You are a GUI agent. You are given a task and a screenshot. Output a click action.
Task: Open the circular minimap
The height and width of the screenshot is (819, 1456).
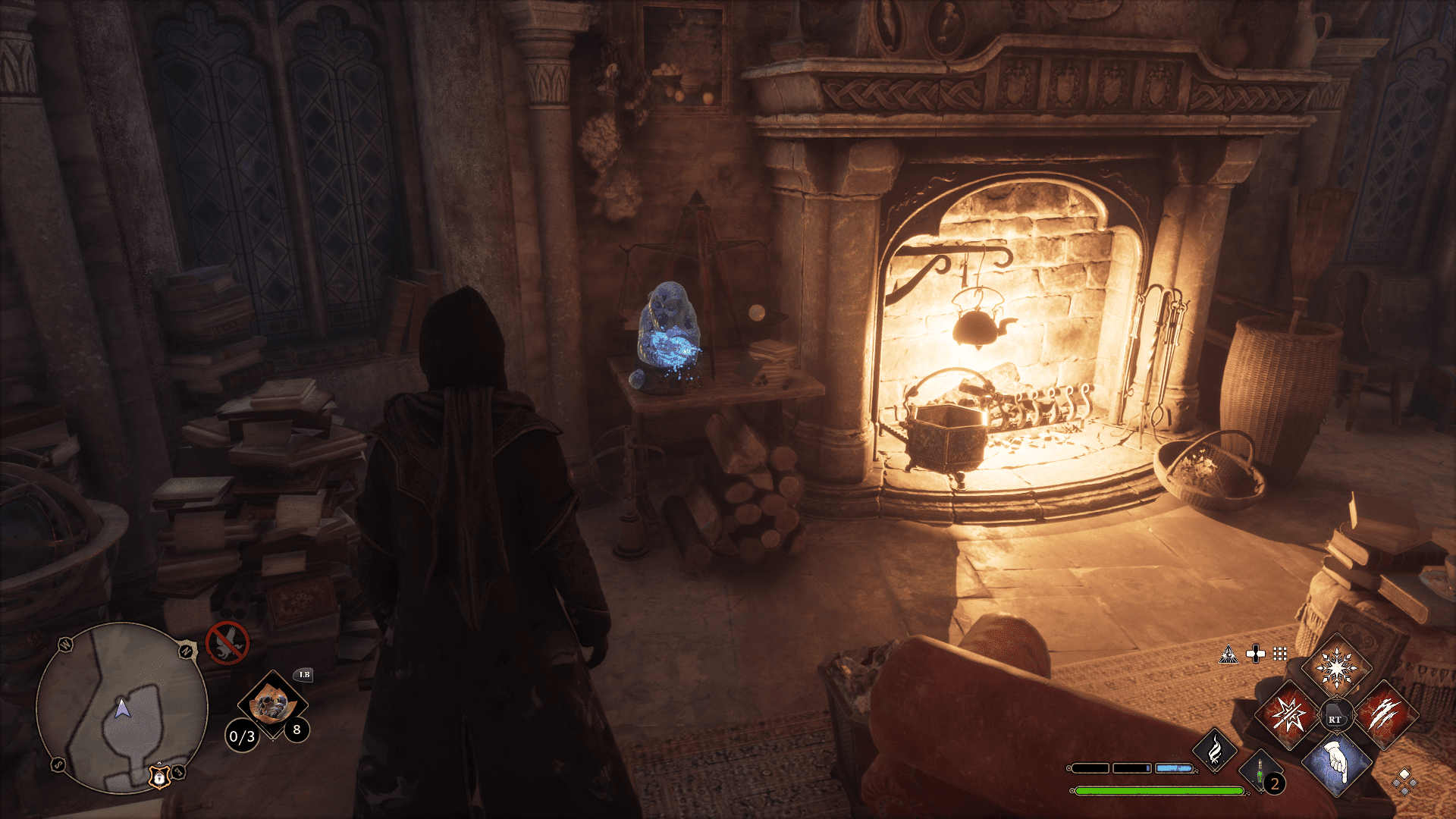pos(121,708)
